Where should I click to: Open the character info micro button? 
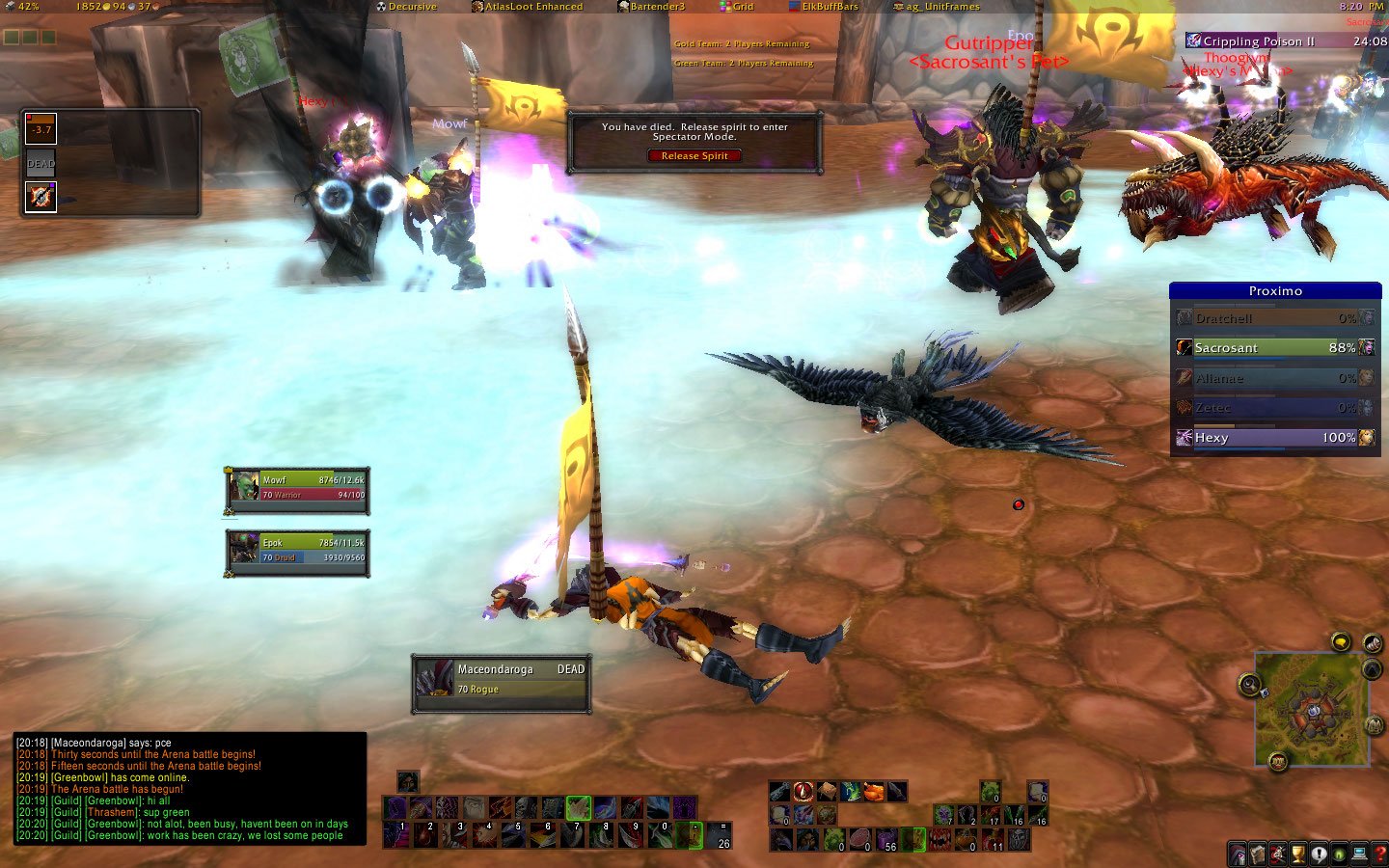click(1238, 854)
